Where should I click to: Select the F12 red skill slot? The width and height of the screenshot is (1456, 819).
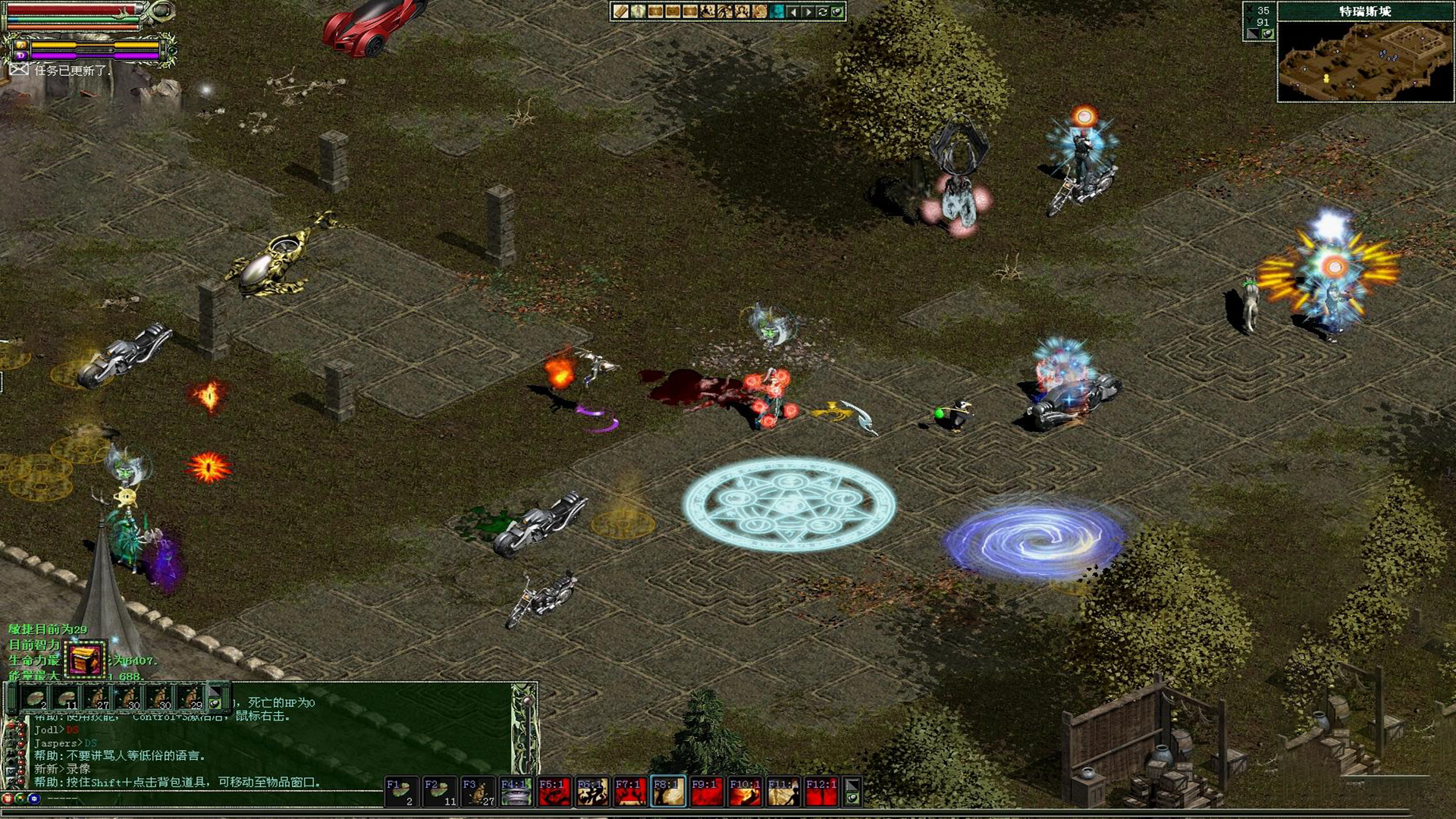[821, 792]
